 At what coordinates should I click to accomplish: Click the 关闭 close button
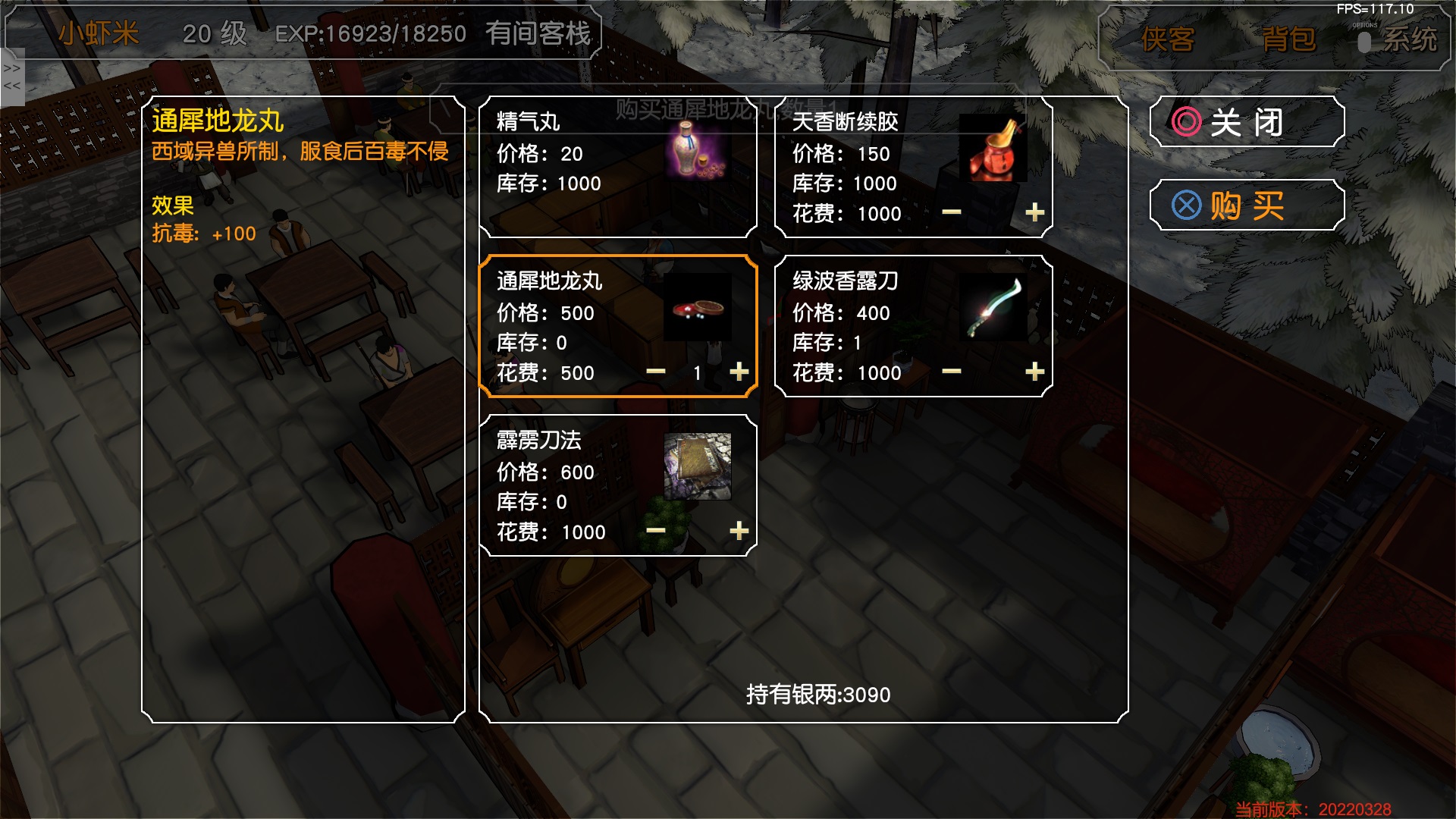1247,122
